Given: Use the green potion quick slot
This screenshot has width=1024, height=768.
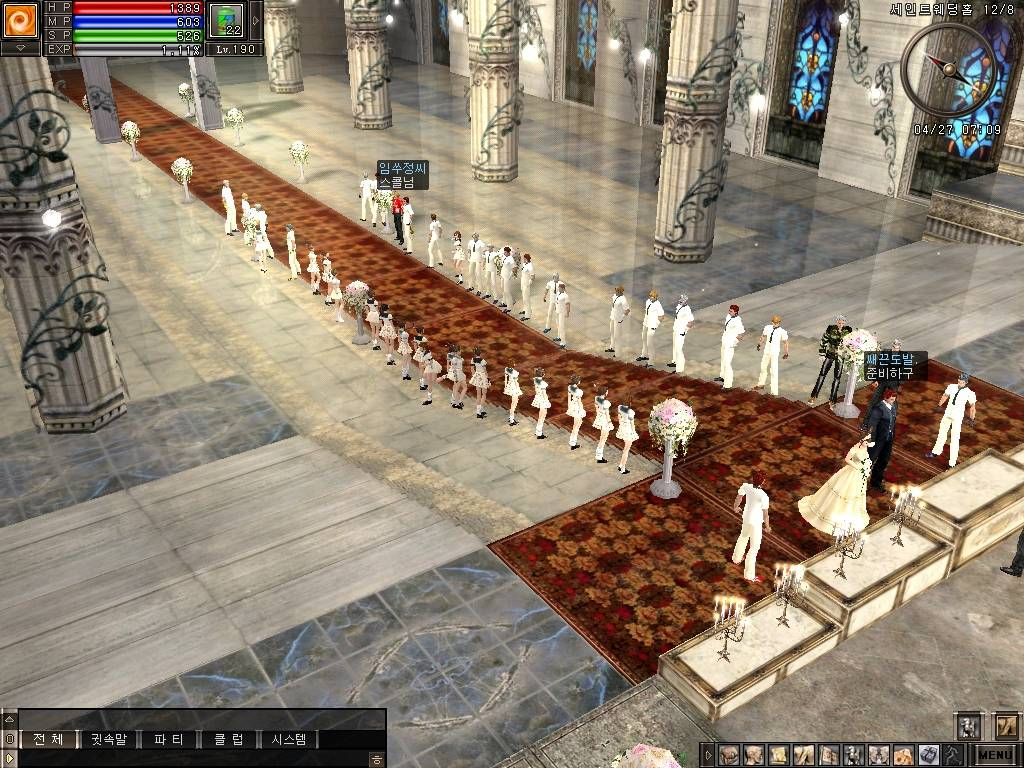Looking at the screenshot, I should click(226, 20).
